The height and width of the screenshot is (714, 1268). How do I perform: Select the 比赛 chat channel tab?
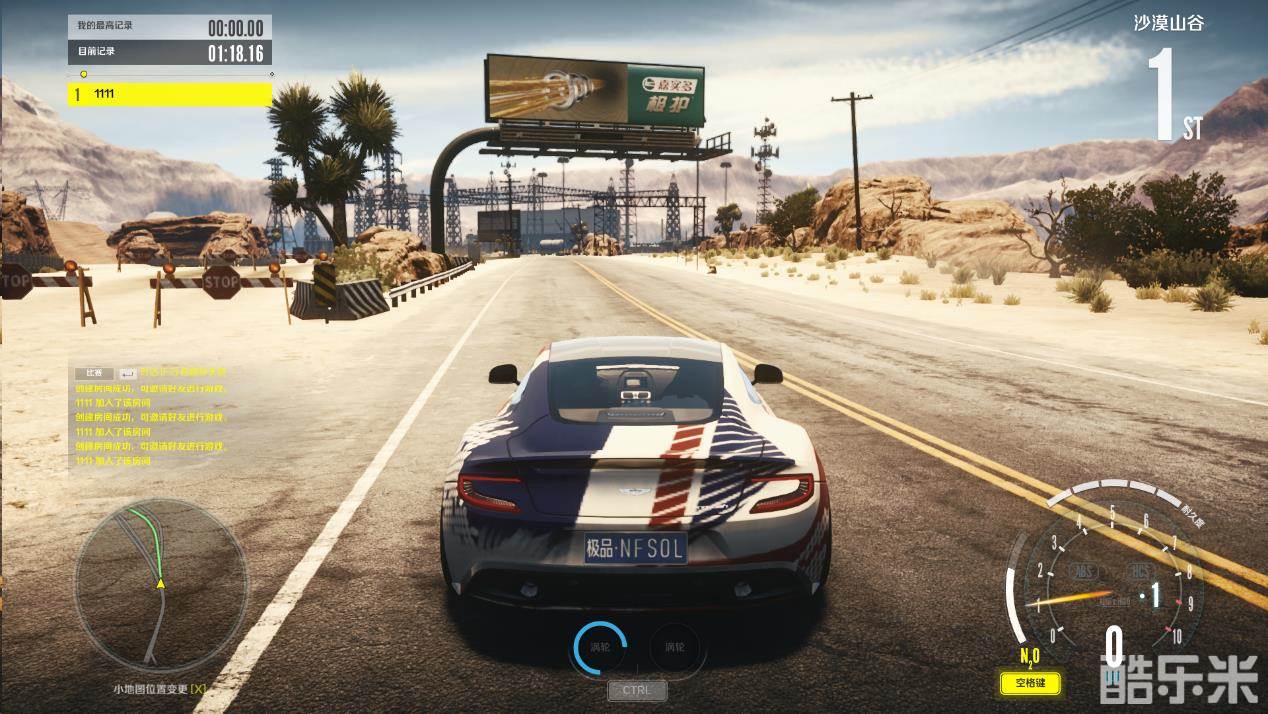click(93, 373)
